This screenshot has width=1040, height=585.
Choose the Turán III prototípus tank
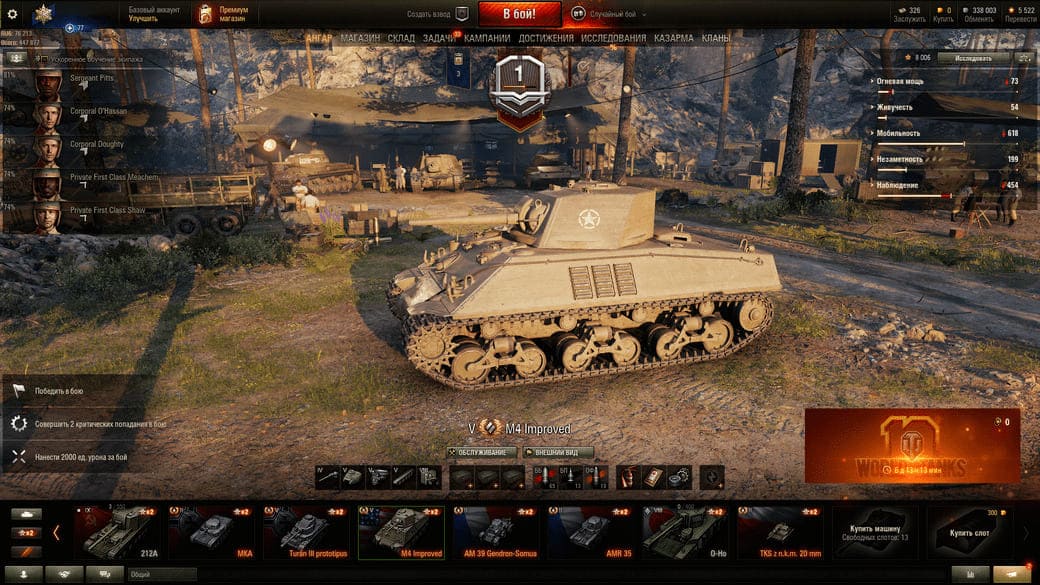tap(305, 530)
